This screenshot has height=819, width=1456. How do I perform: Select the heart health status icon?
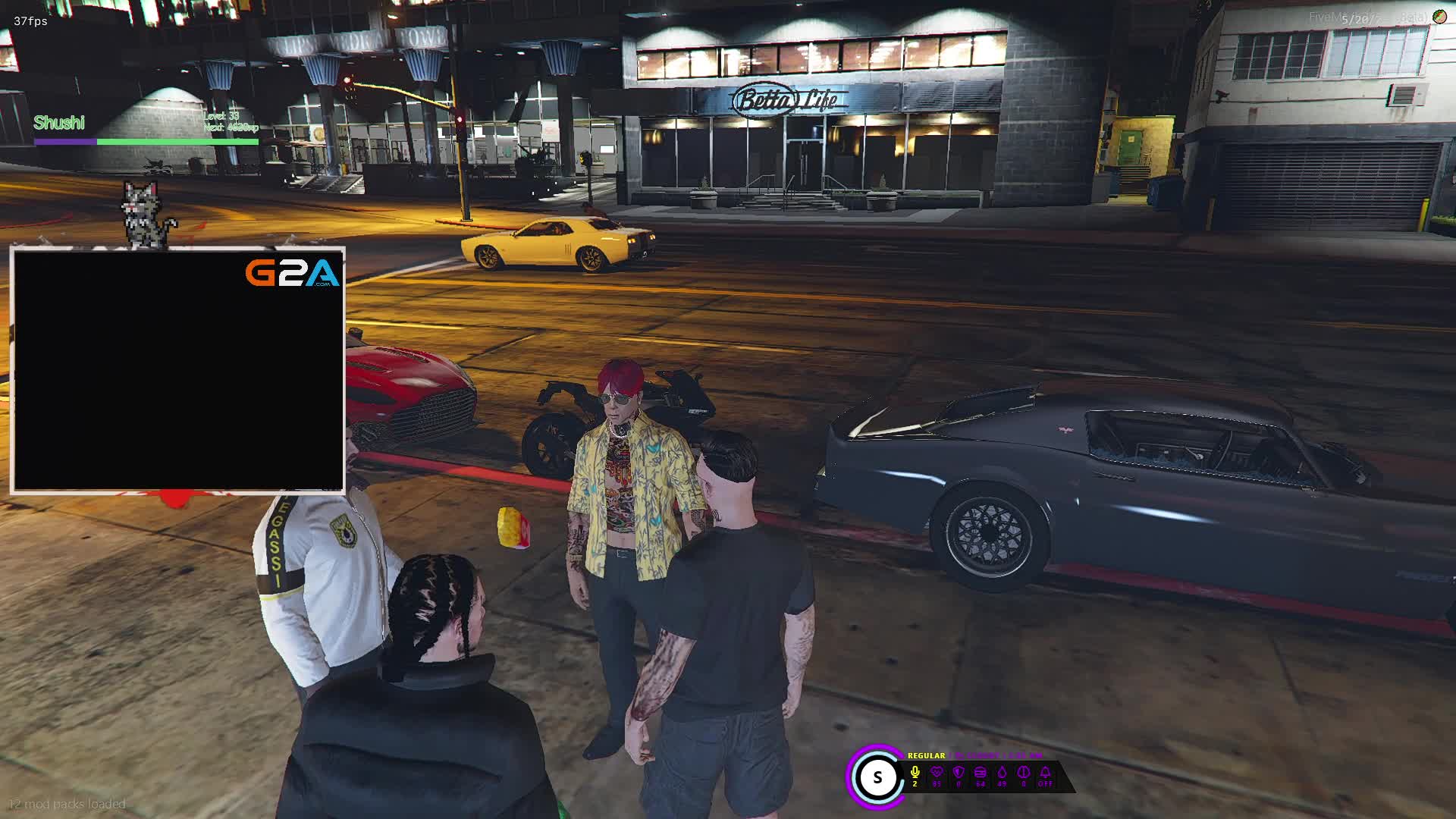937,773
